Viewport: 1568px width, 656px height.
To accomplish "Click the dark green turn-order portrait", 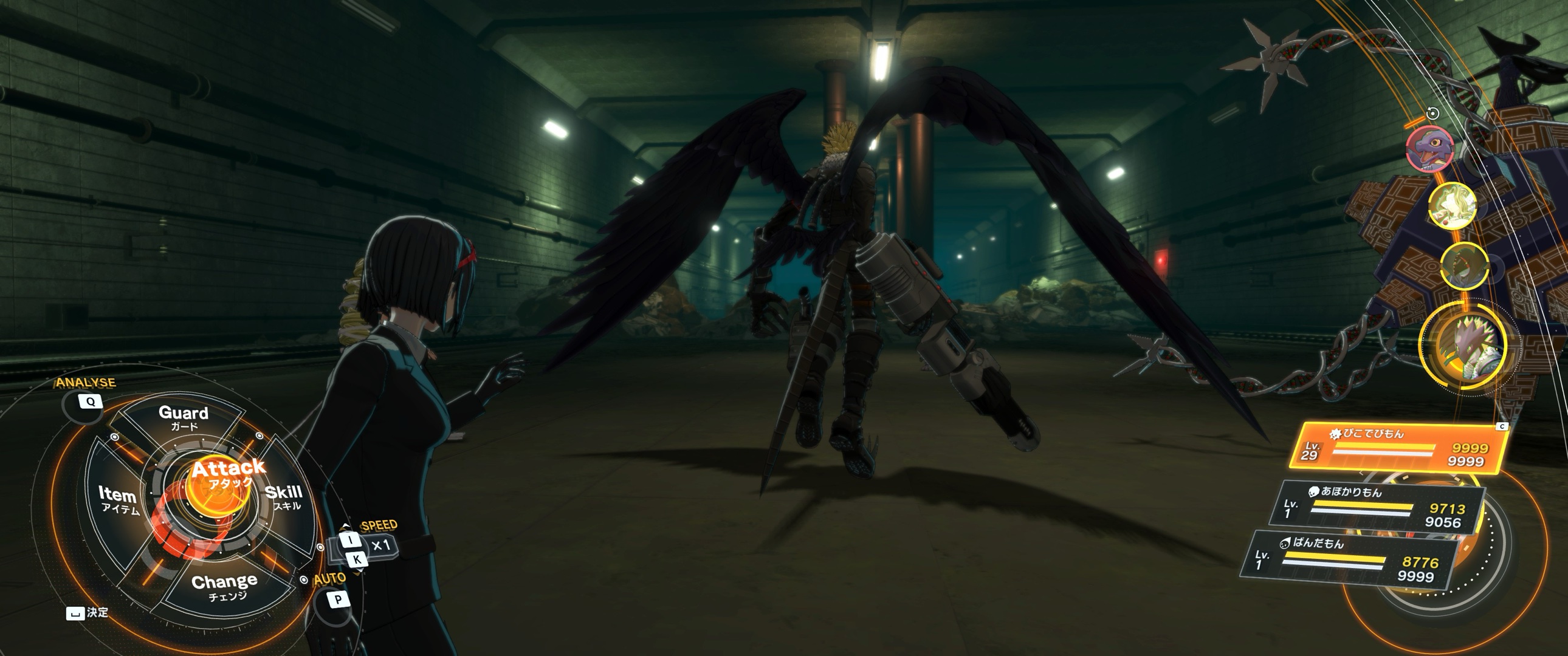I will click(1465, 265).
